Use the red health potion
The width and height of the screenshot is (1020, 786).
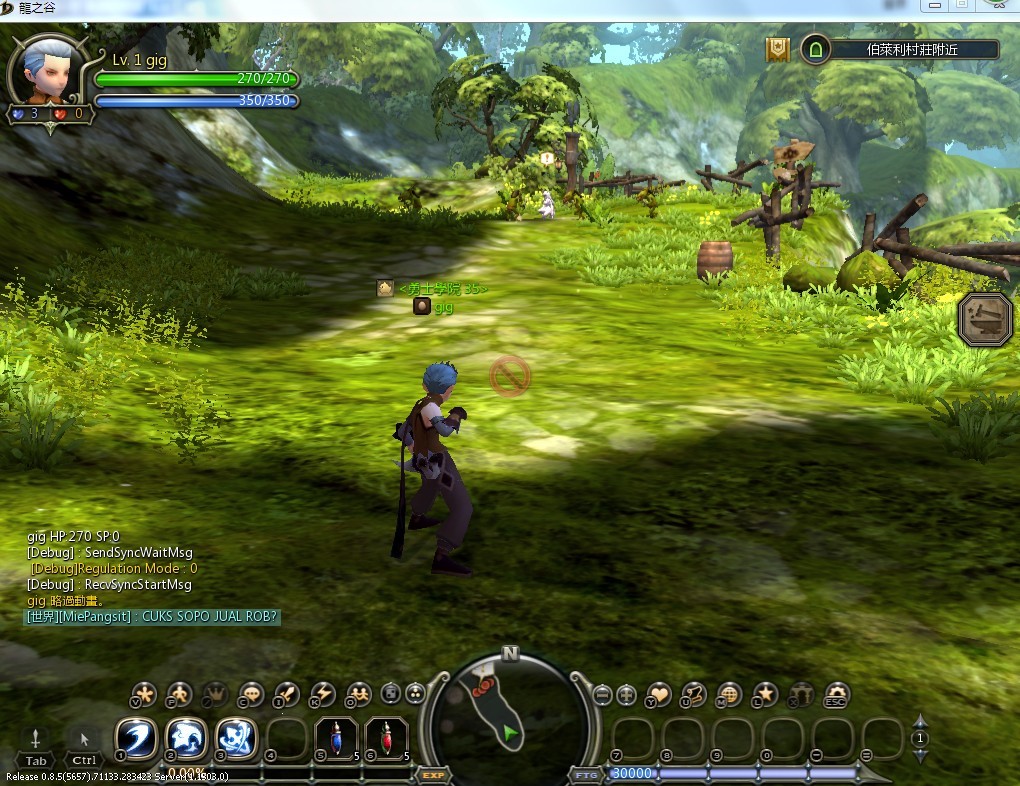386,739
